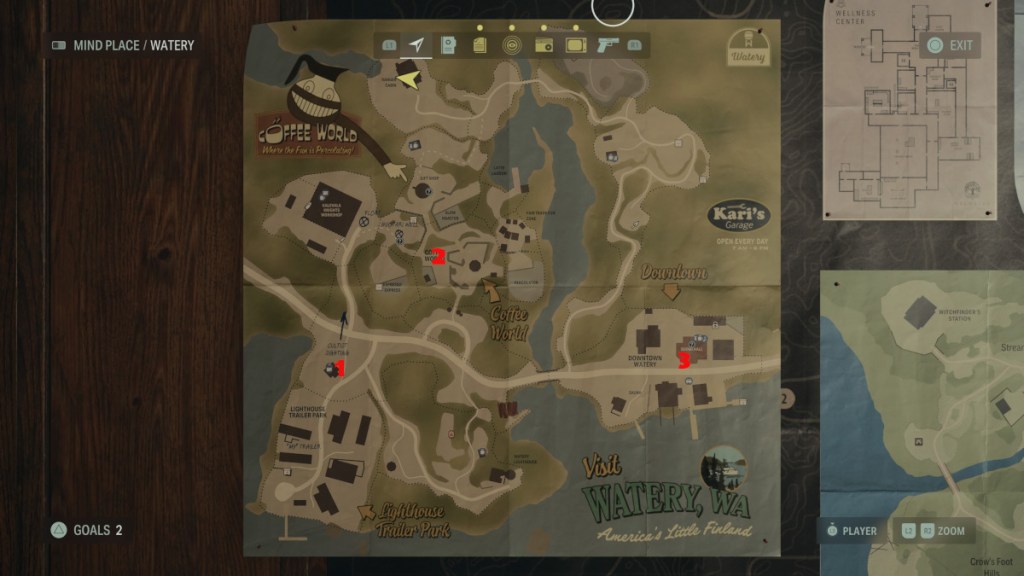Viewport: 1024px width, 576px height.
Task: Select red map marker number 3
Action: [x=684, y=361]
